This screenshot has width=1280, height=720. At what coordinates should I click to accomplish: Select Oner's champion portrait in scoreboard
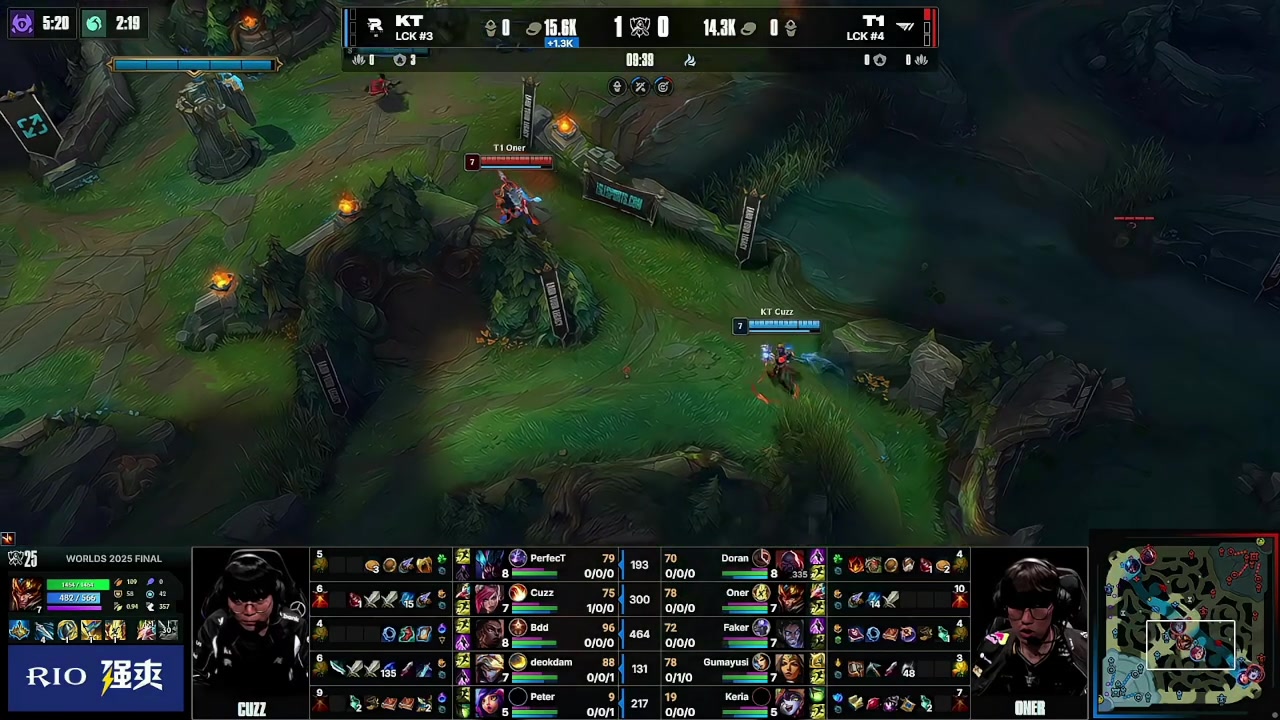[789, 599]
